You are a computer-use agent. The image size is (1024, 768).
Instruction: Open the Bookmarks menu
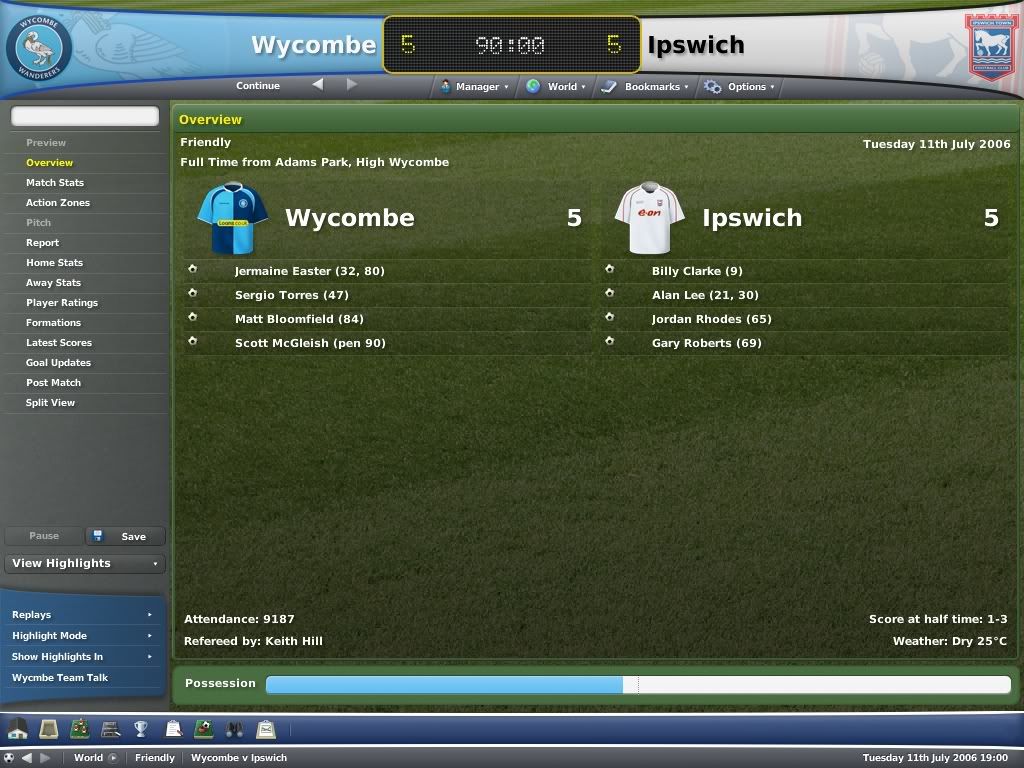pyautogui.click(x=647, y=87)
